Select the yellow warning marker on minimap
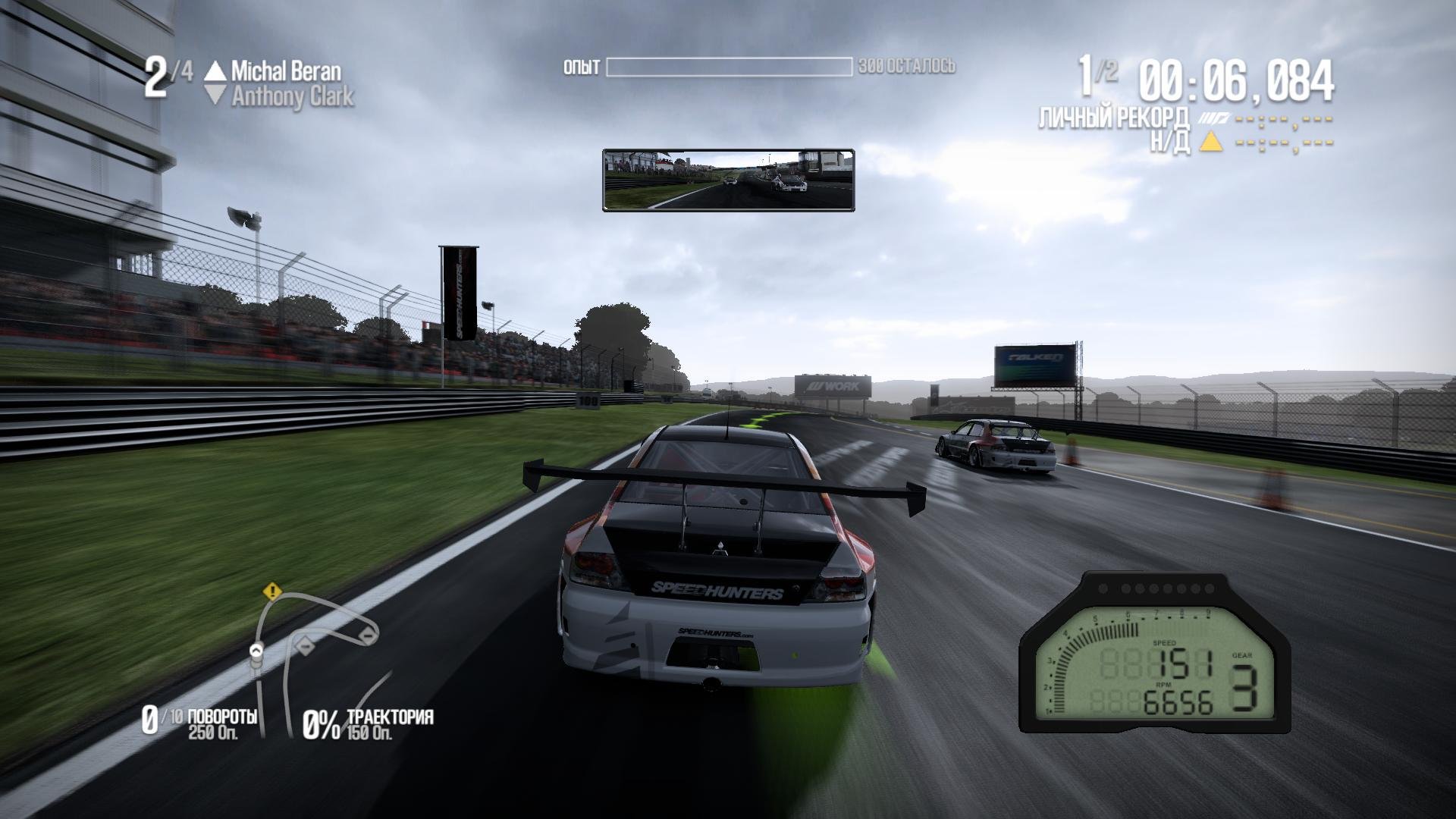The width and height of the screenshot is (1456, 819). 273,591
